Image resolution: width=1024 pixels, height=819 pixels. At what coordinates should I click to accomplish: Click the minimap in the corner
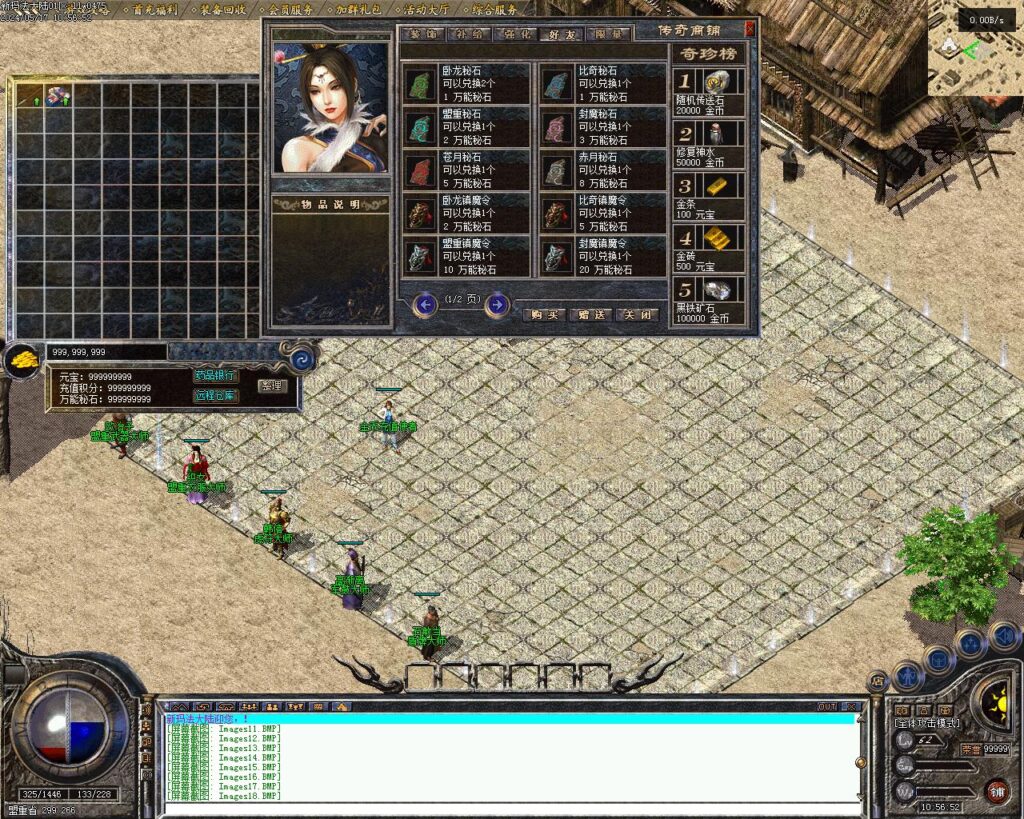974,59
